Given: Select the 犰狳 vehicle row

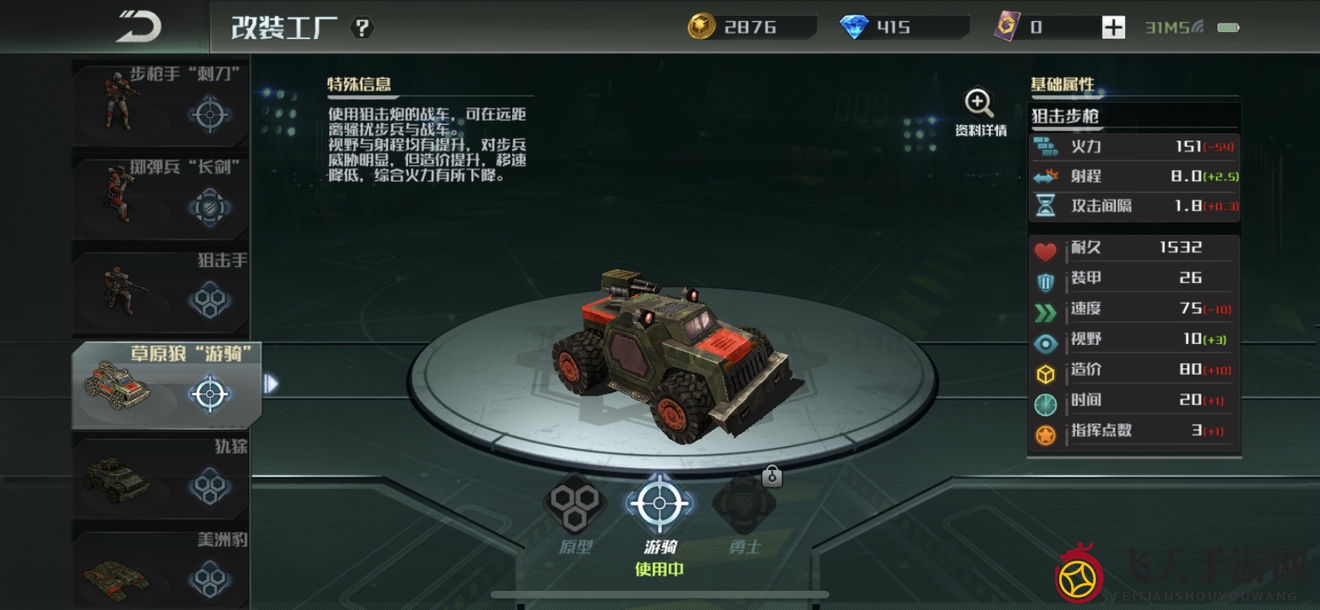Looking at the screenshot, I should [x=162, y=477].
